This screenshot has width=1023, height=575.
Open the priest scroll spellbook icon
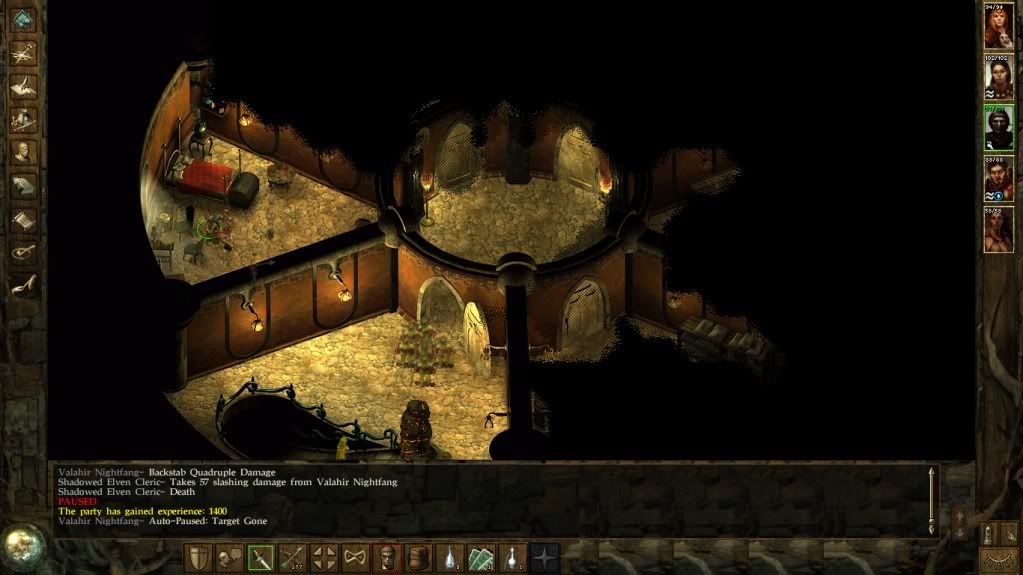point(22,218)
